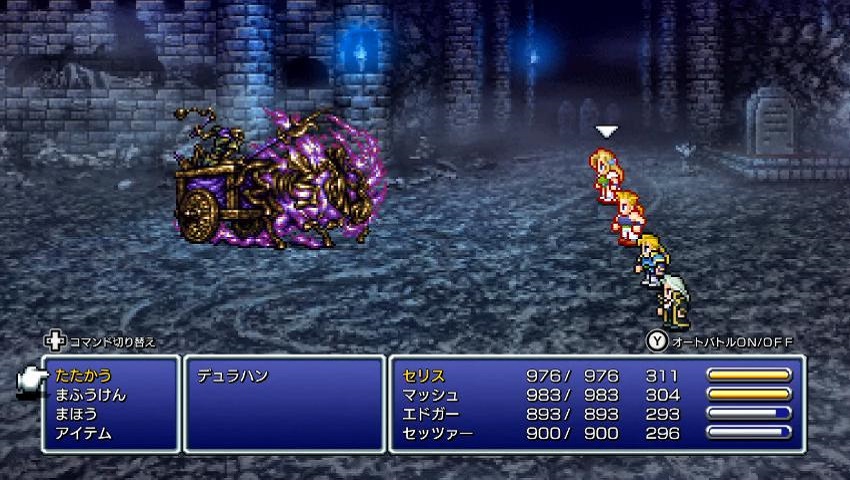
Task: Choose the たたかう attack command
Action: (84, 376)
